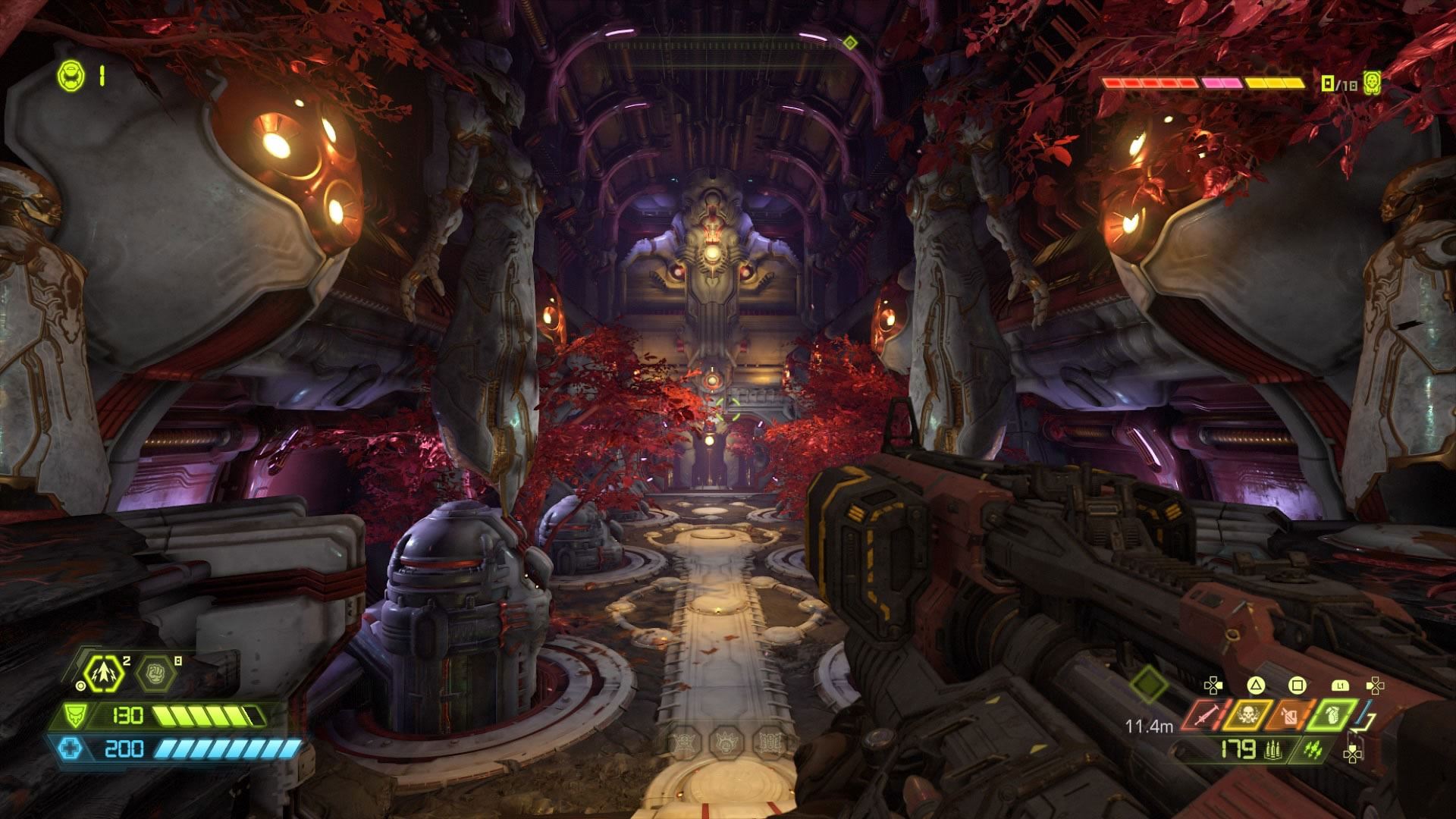Screen dimensions: 1456x819
Task: Click the green demon skull challenge icon
Action: click(x=1371, y=83)
